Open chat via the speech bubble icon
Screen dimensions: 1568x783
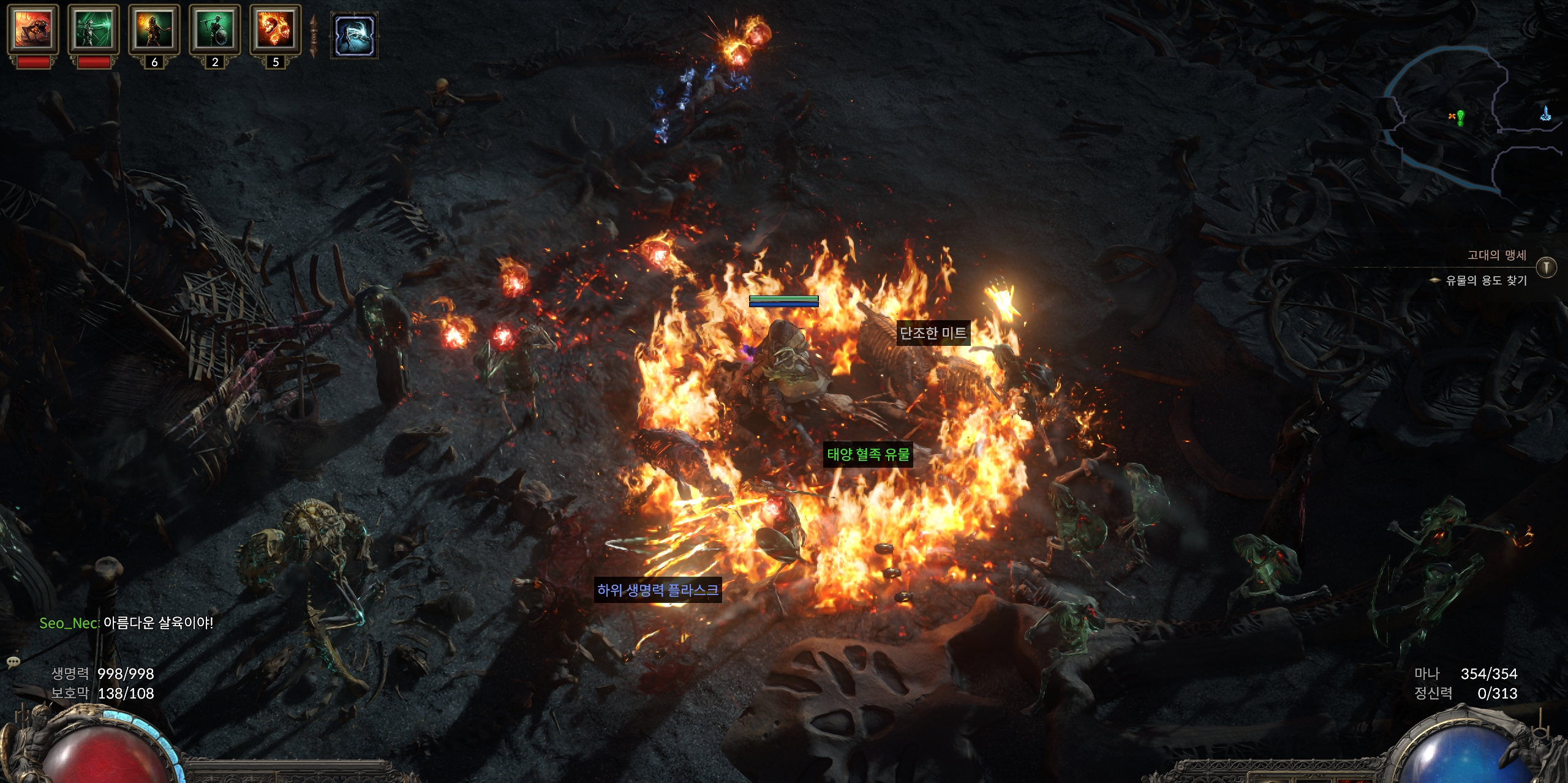[x=13, y=662]
